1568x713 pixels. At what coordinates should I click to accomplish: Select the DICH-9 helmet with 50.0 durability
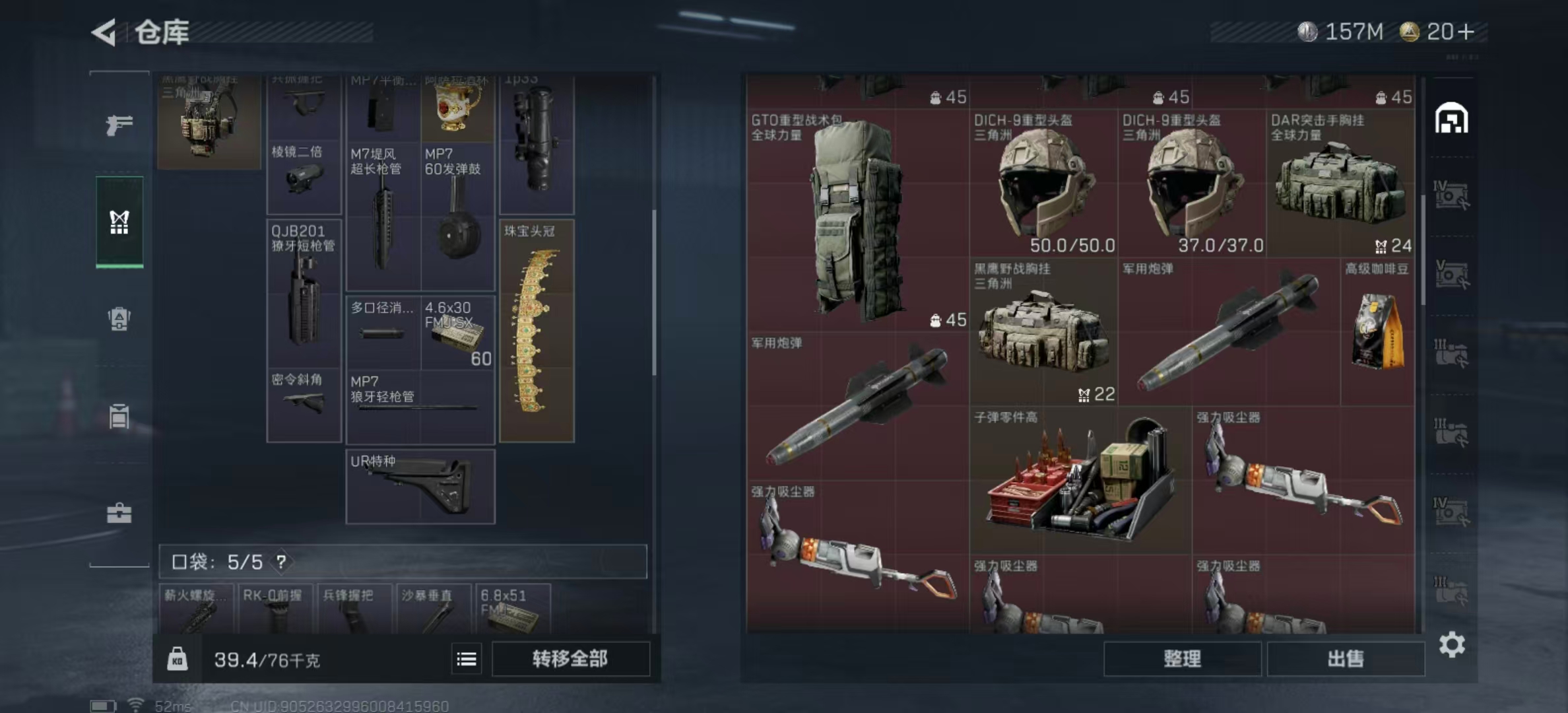tap(1043, 184)
